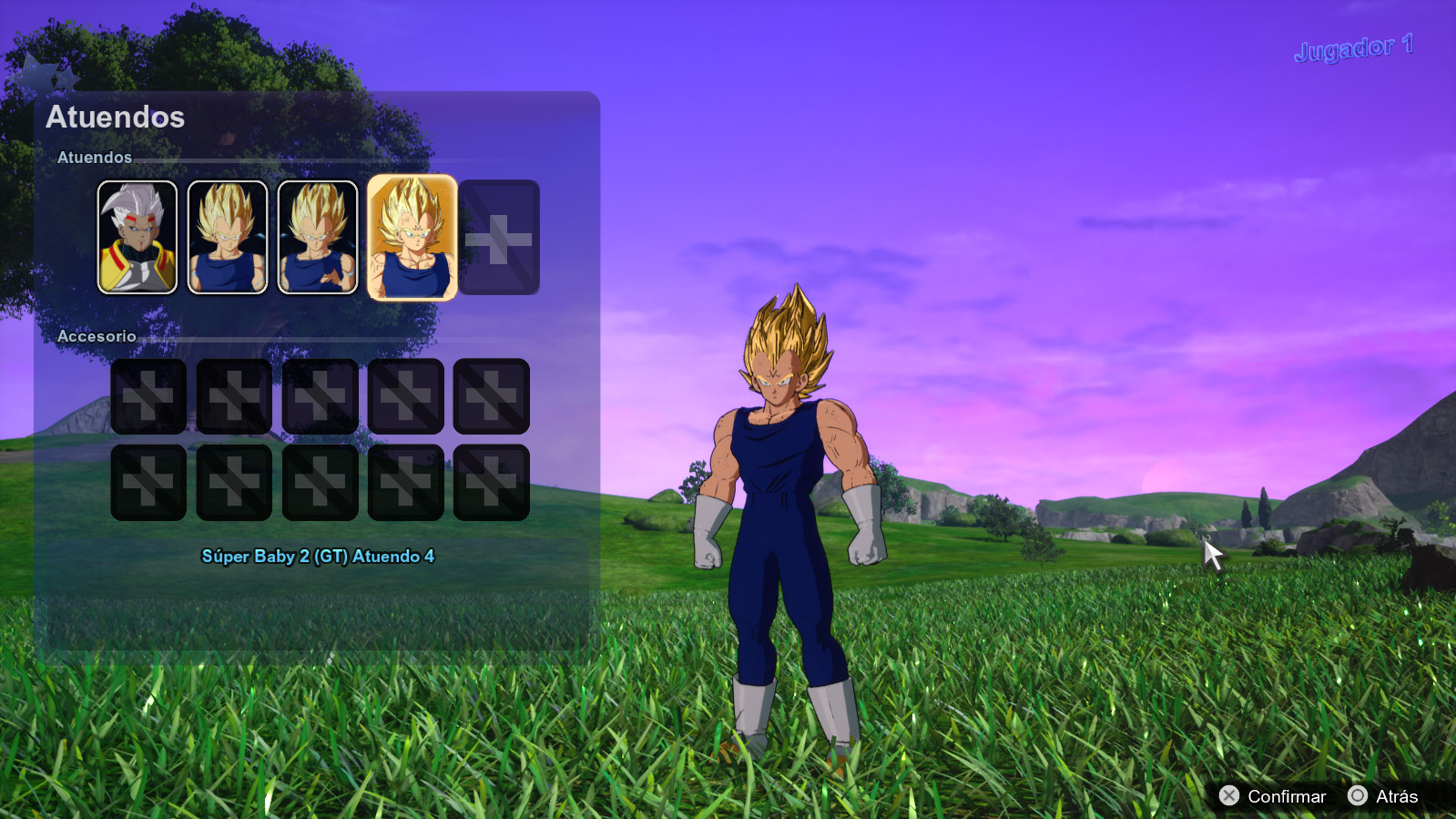Screen dimensions: 1456x819
Task: Select the second Super Saiyan outfit thumbnail
Action: (227, 238)
